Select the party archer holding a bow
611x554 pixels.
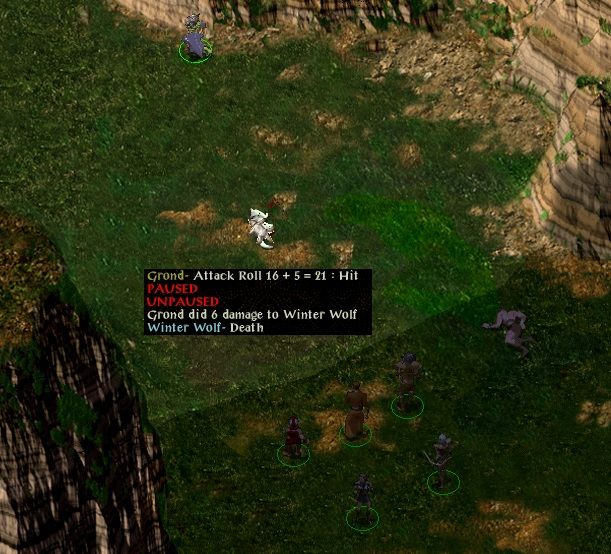click(x=442, y=461)
